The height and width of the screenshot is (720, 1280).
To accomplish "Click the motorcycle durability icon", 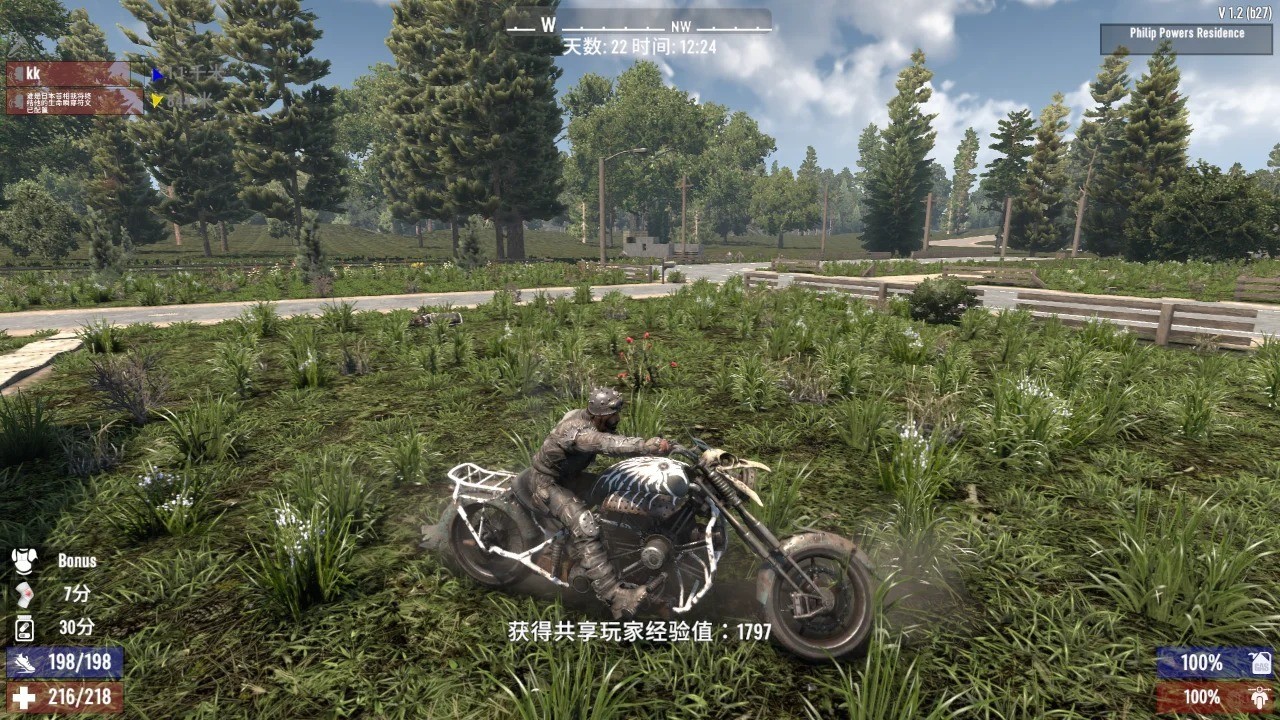I will (1260, 697).
